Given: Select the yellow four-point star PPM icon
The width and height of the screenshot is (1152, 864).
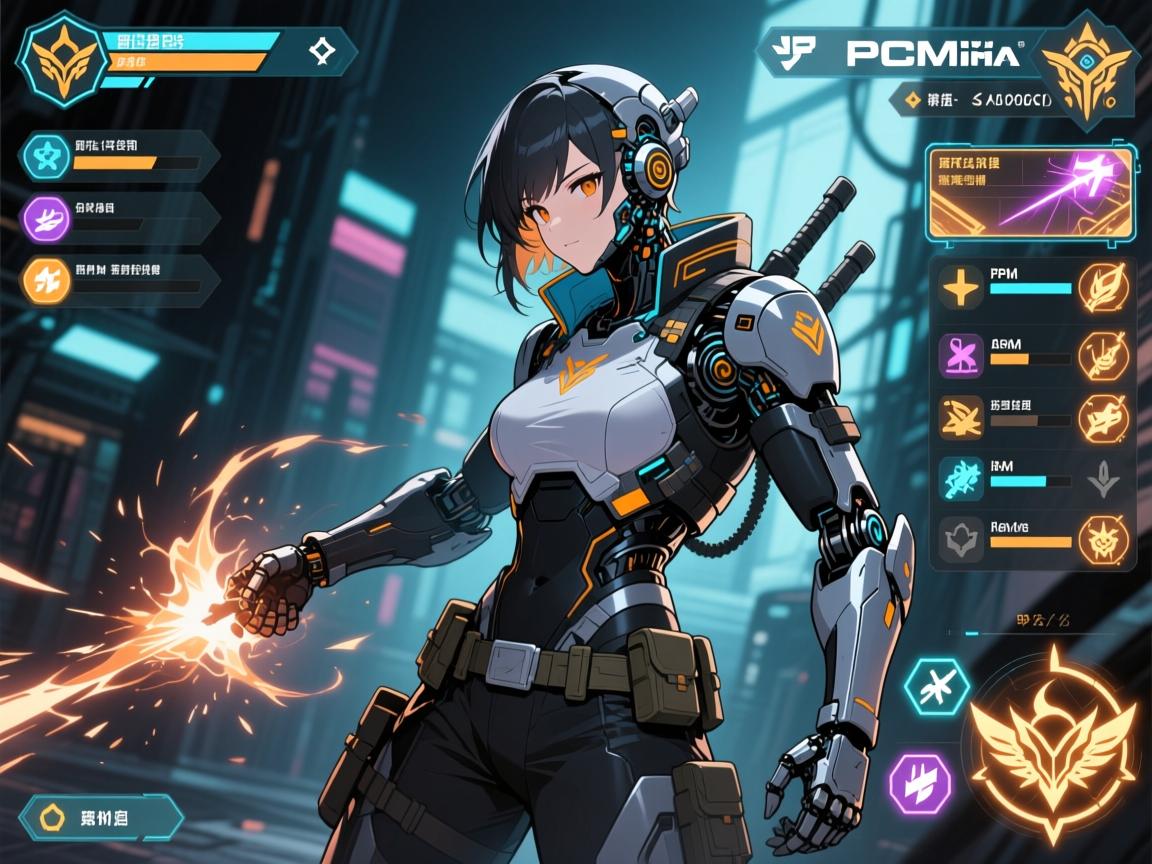Looking at the screenshot, I should click(x=961, y=287).
